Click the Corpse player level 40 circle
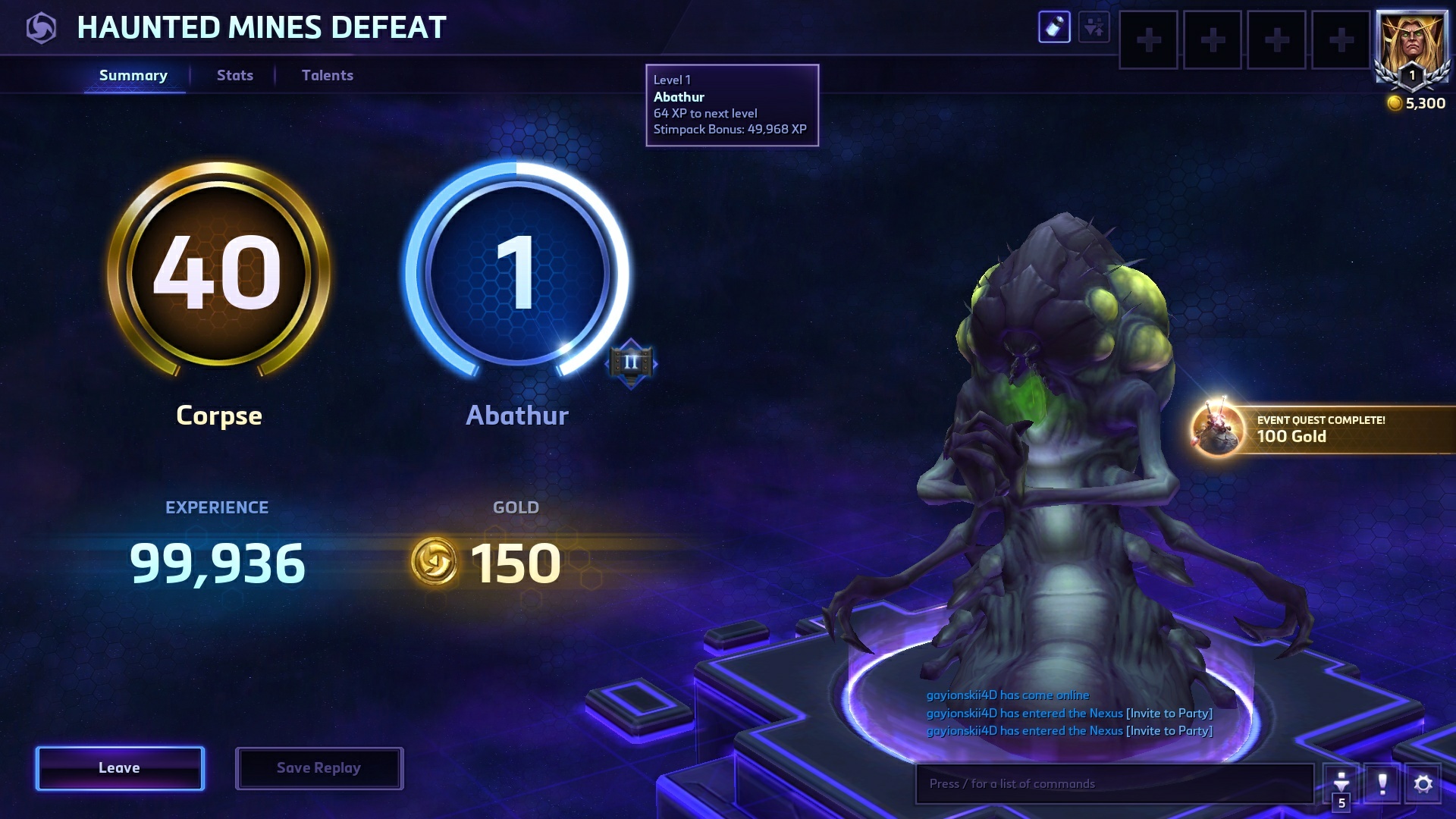The height and width of the screenshot is (819, 1456). tap(218, 271)
